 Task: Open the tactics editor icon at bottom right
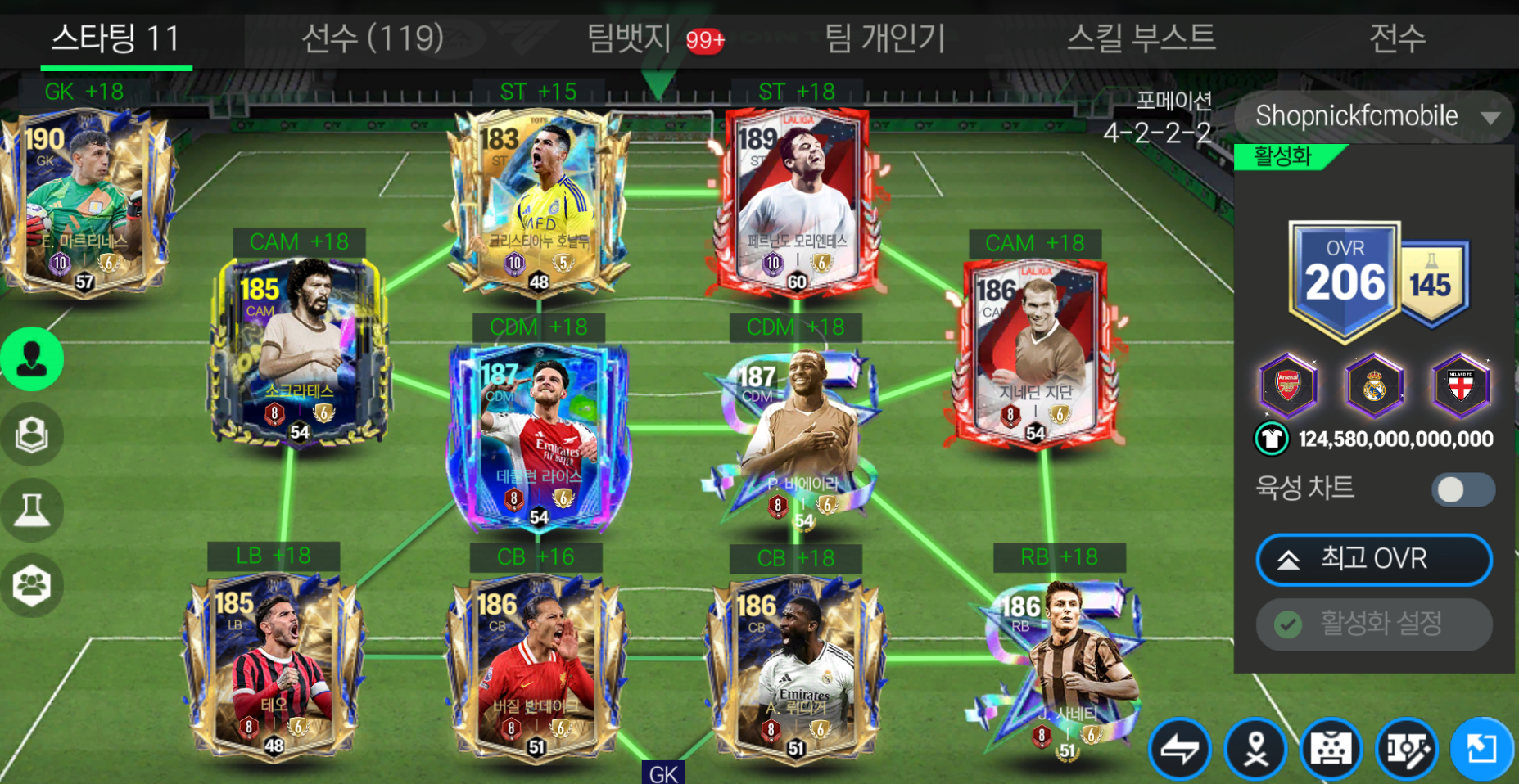point(1408,748)
